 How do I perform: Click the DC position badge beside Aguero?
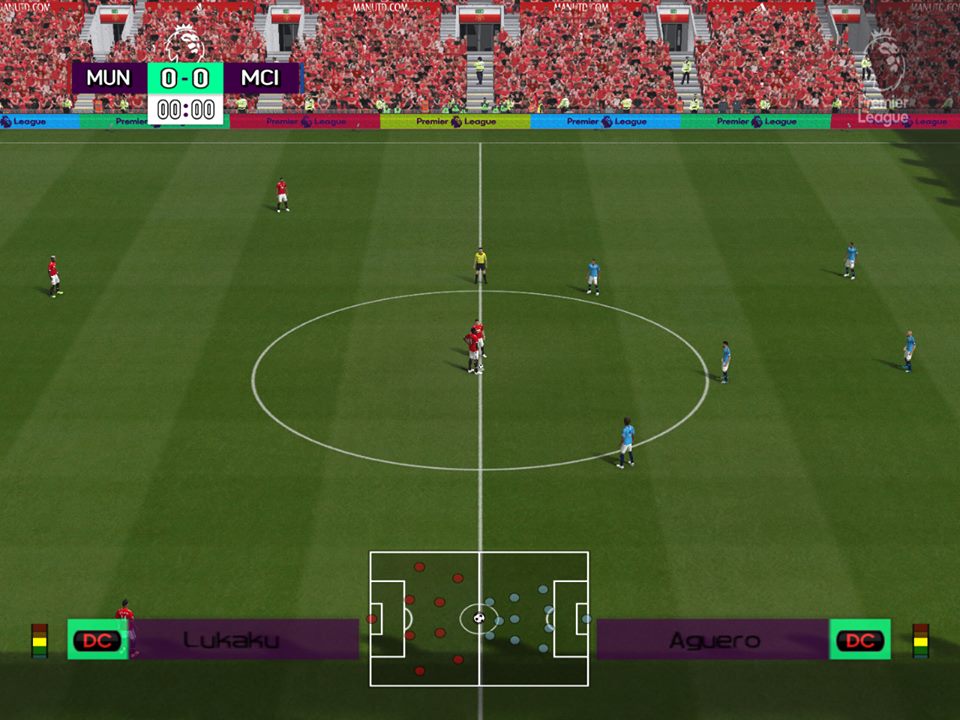click(860, 640)
